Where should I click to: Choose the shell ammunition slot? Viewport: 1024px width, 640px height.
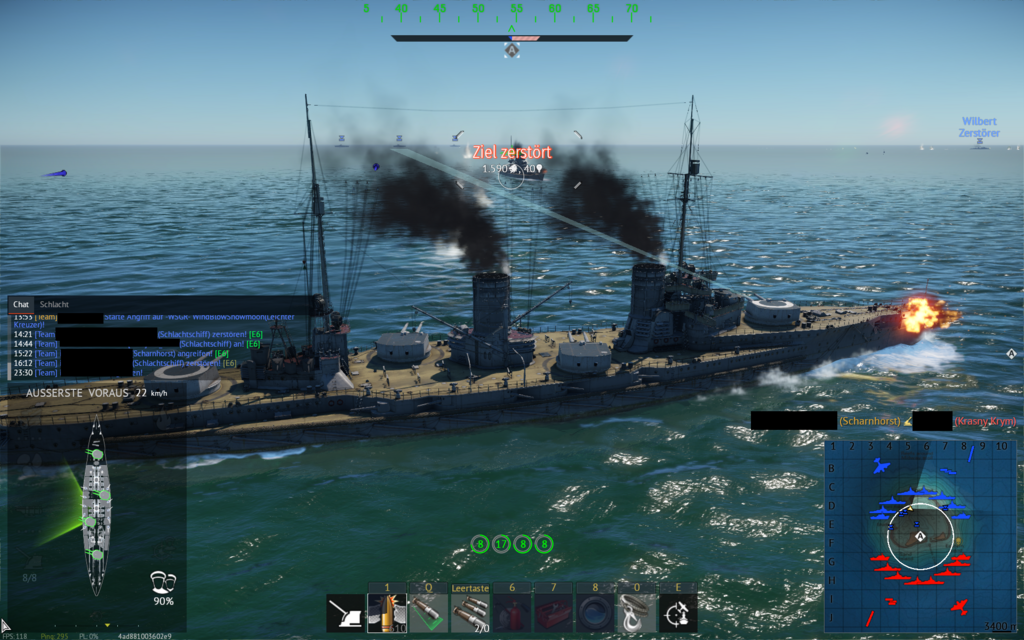pos(386,613)
